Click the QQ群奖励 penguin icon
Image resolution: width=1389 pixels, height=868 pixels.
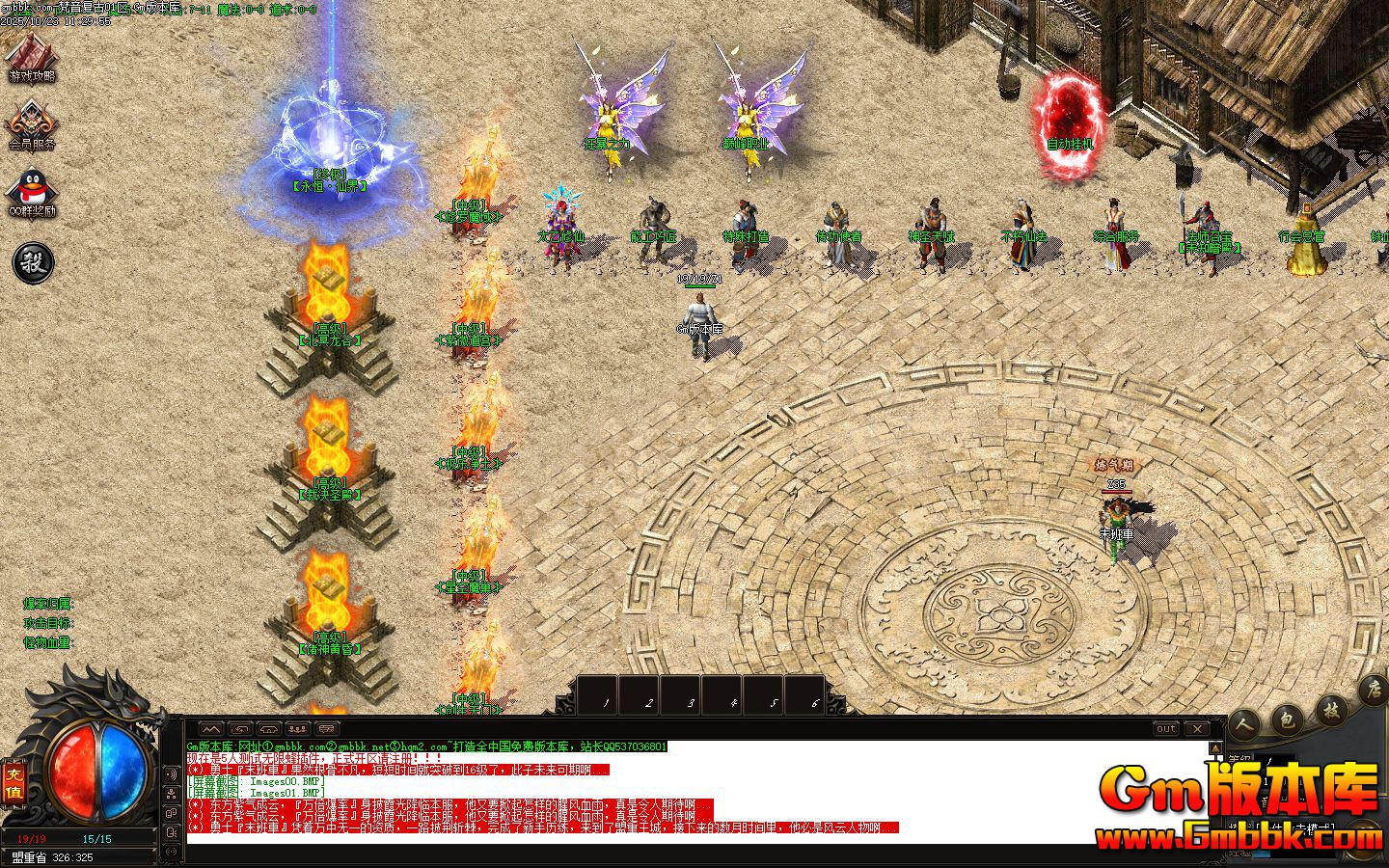pos(32,193)
